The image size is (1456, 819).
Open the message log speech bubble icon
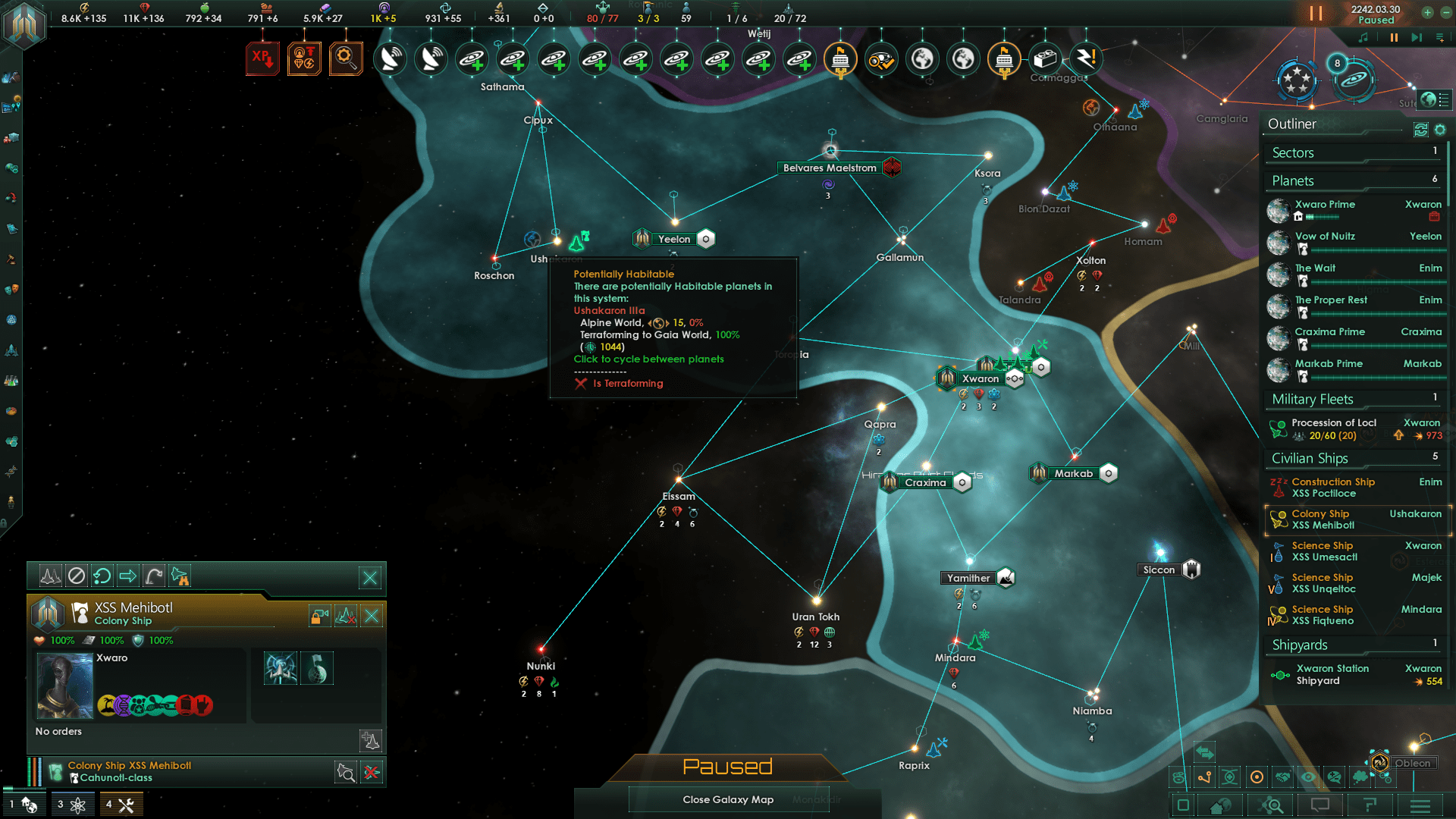(1319, 805)
